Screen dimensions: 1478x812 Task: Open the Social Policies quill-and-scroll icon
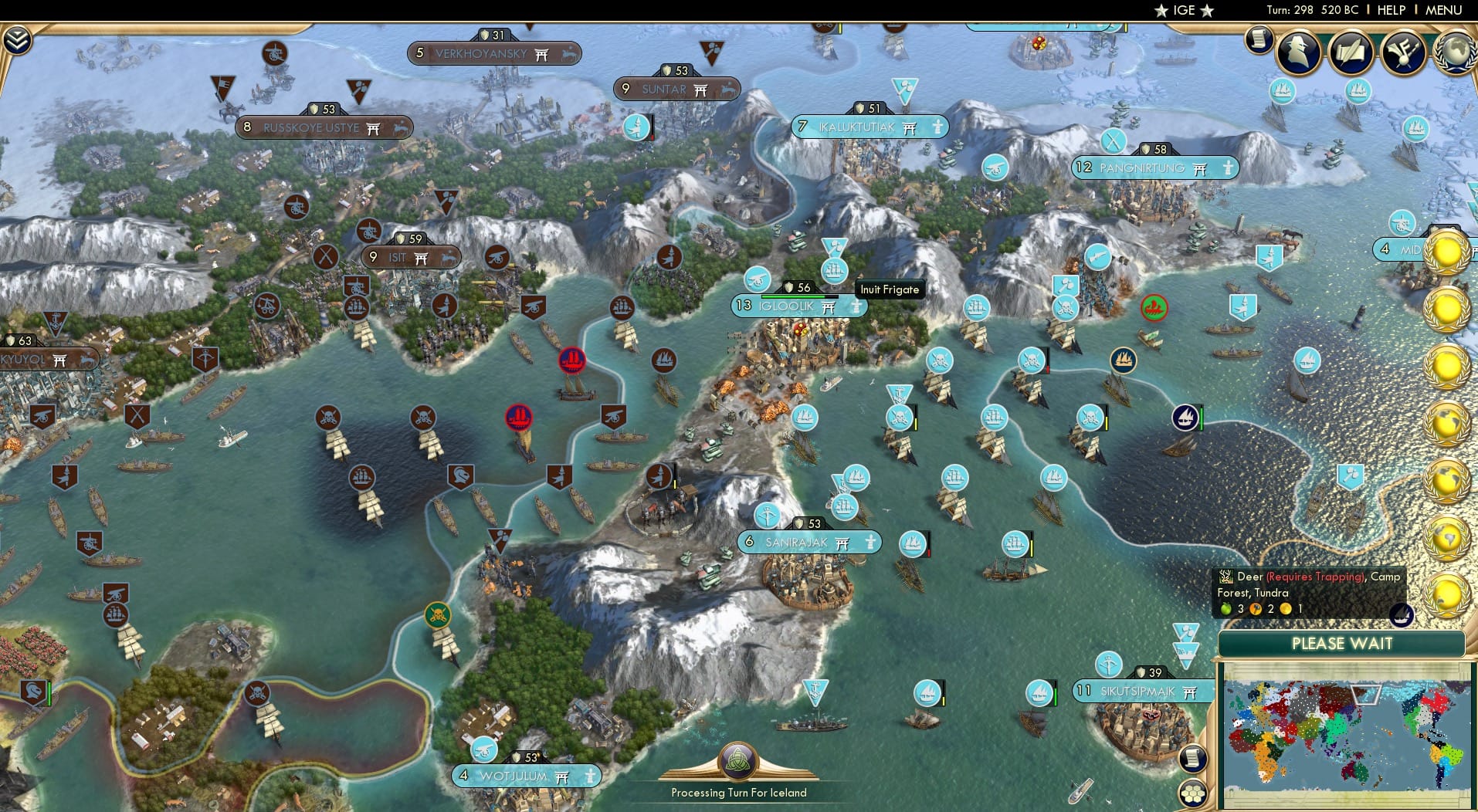click(1352, 52)
